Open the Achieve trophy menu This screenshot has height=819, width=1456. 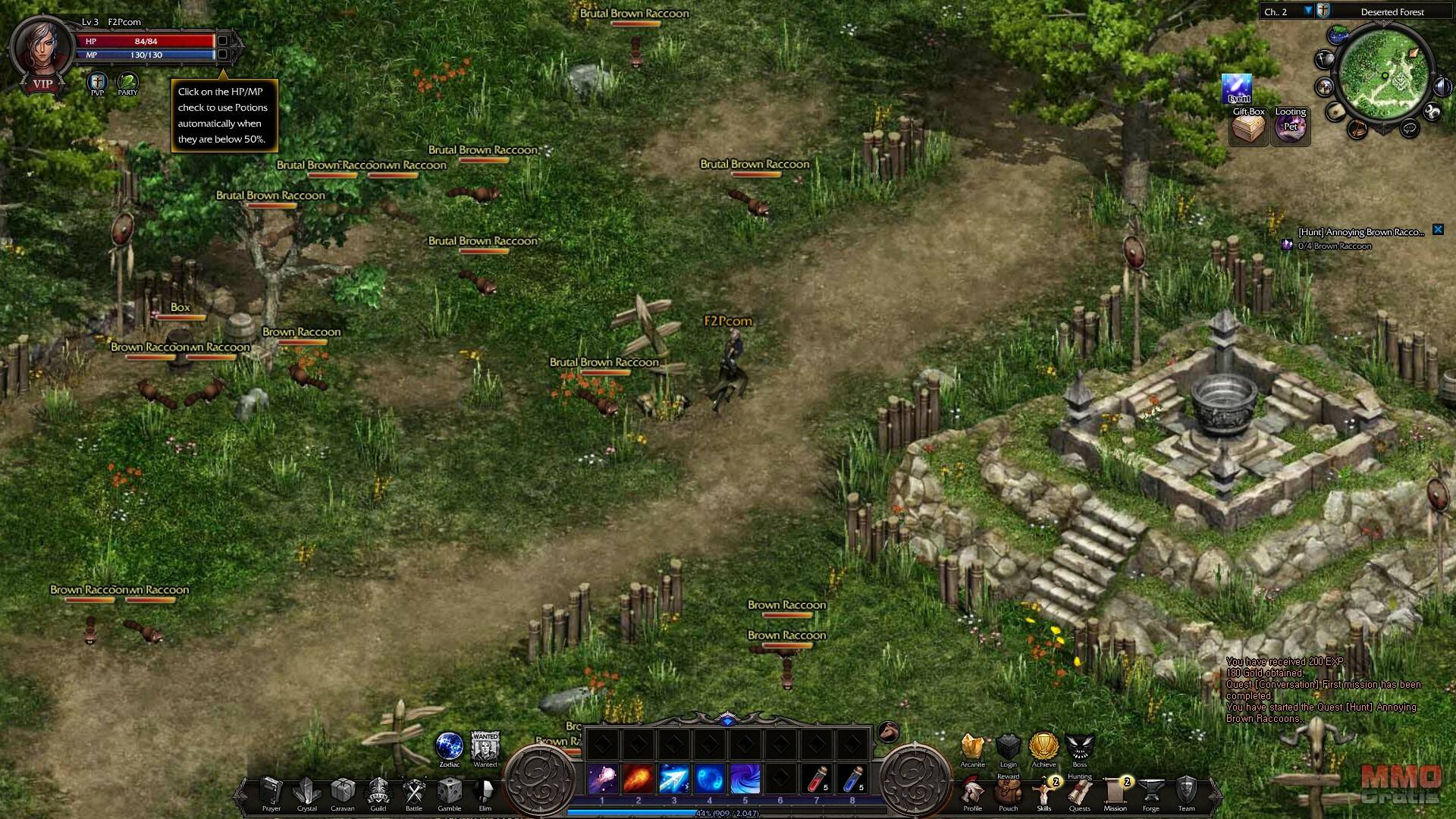click(1043, 747)
